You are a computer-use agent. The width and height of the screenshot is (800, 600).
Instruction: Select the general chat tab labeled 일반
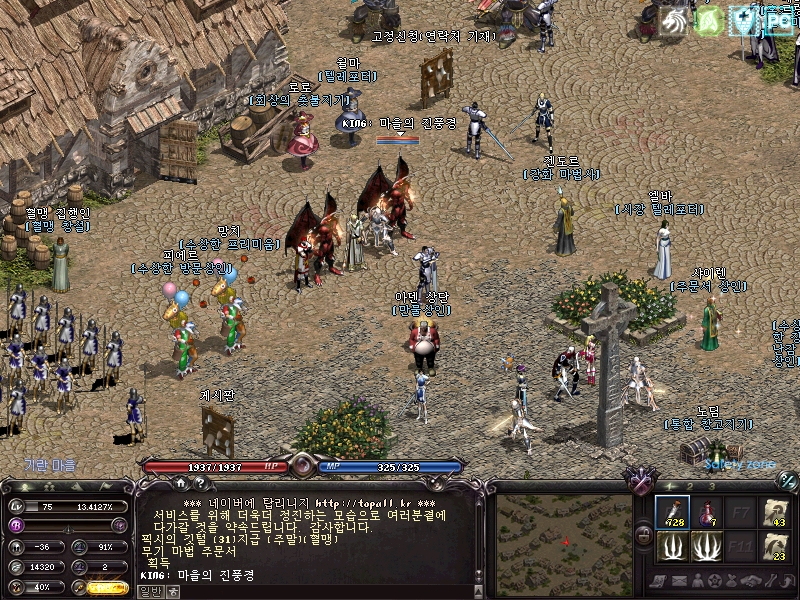(x=150, y=591)
